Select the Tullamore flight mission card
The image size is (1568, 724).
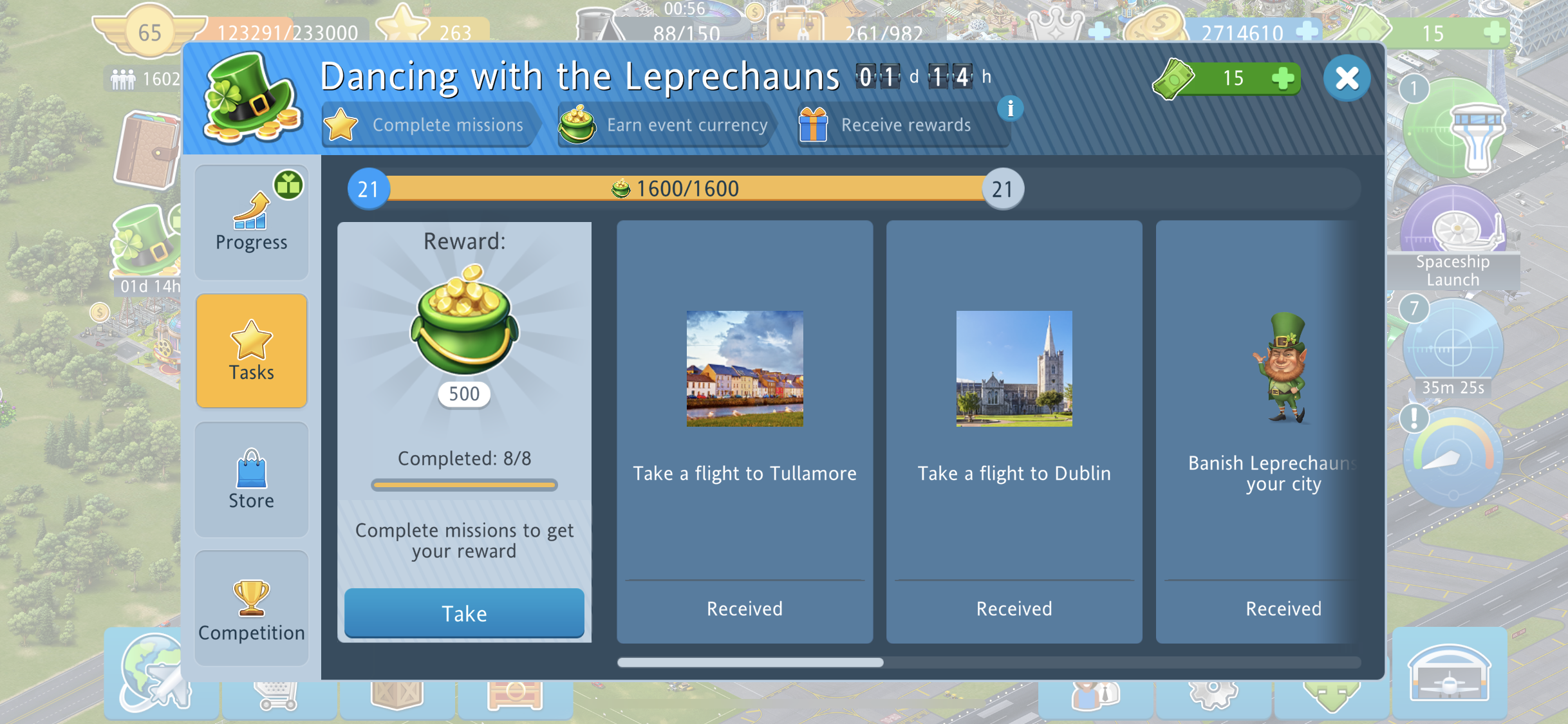744,431
